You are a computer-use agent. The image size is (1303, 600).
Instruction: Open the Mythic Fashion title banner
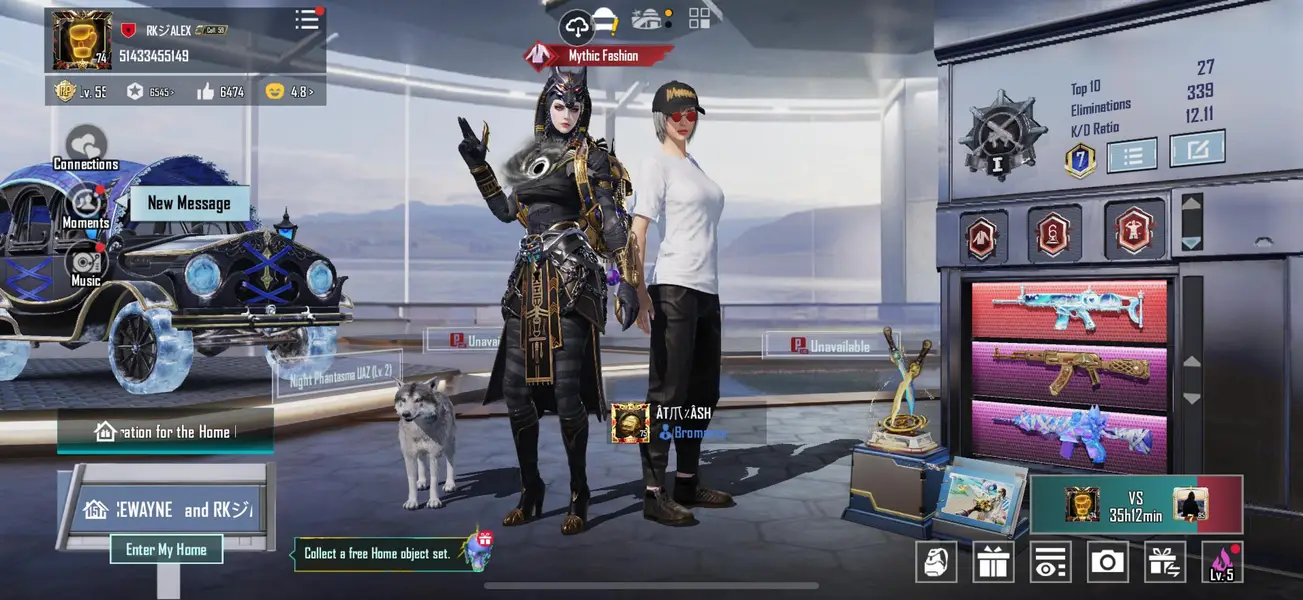(x=599, y=56)
